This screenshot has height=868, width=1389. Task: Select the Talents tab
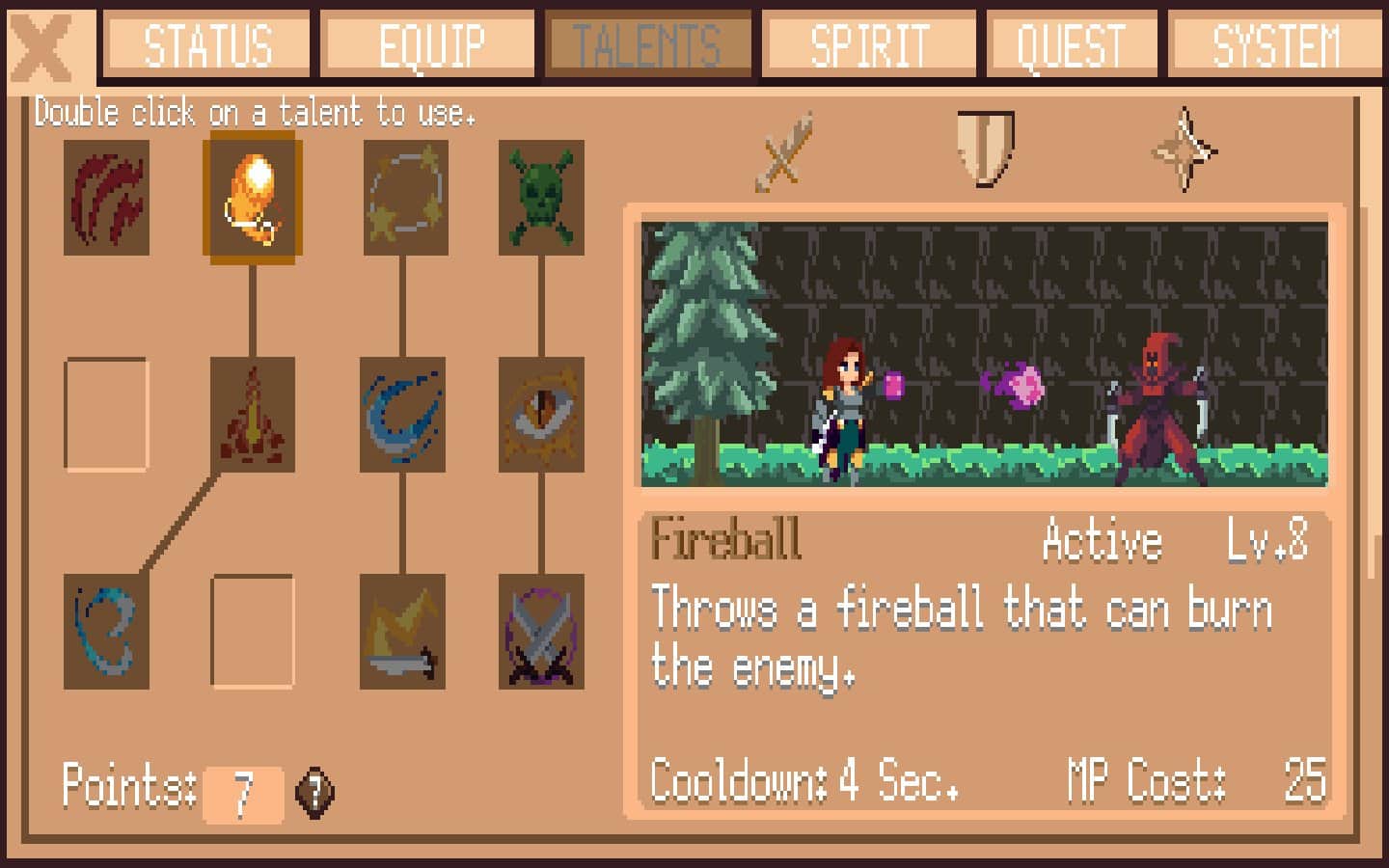click(647, 45)
